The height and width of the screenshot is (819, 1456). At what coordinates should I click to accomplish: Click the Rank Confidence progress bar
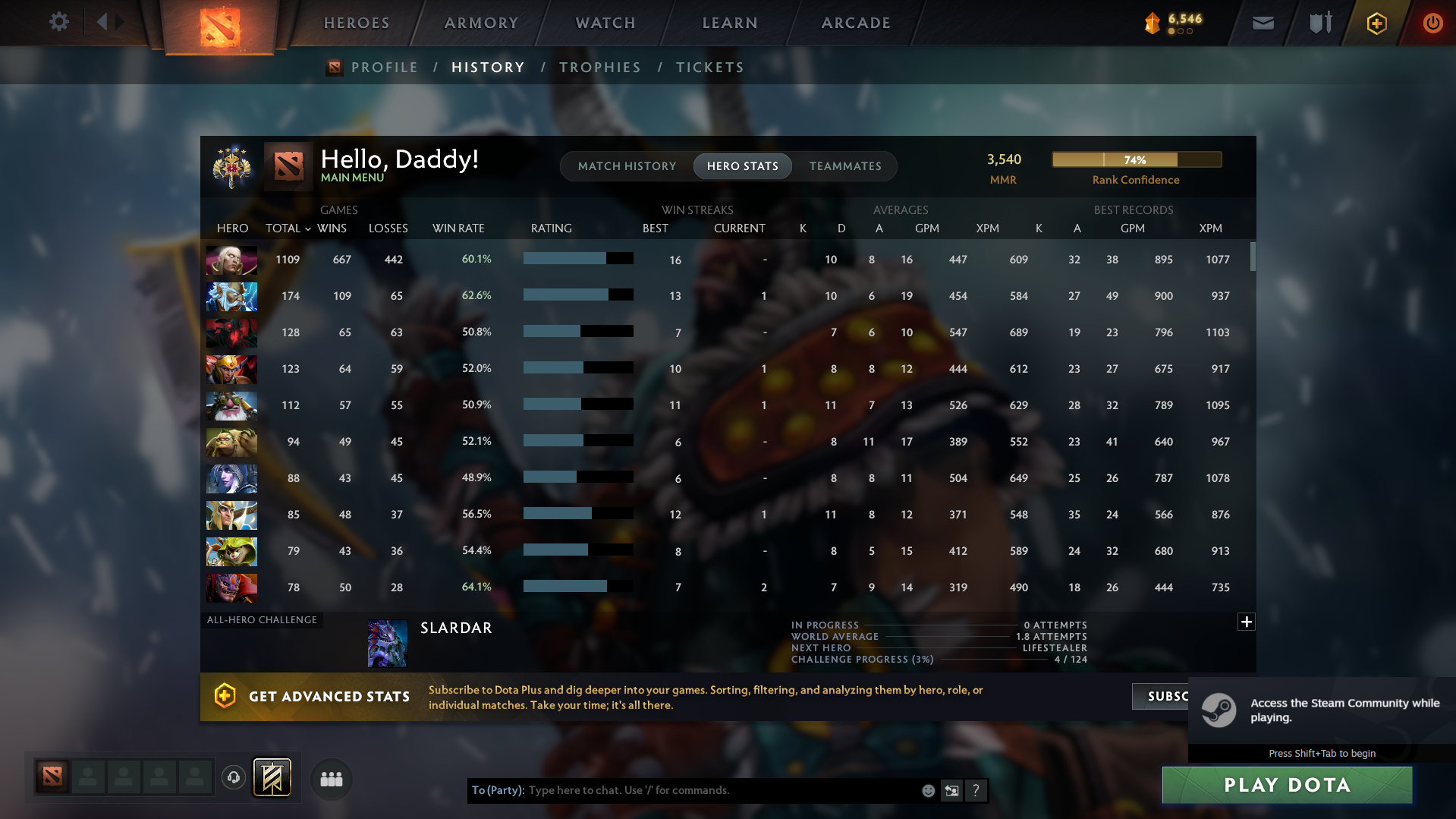1136,159
